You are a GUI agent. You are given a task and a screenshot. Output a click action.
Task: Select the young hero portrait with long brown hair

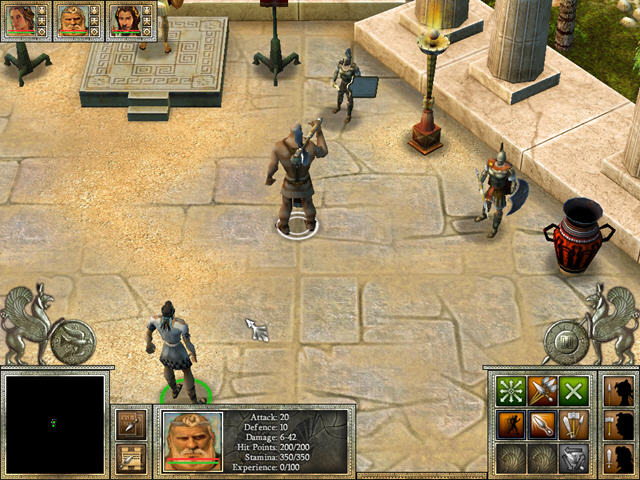[x=20, y=20]
